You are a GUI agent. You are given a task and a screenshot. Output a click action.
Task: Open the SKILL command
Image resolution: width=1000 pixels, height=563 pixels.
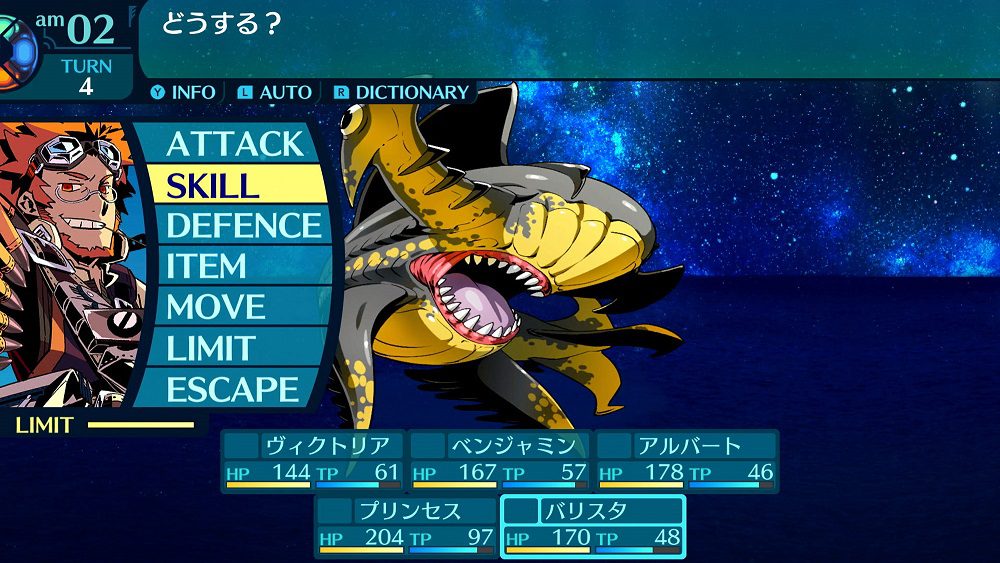[234, 185]
